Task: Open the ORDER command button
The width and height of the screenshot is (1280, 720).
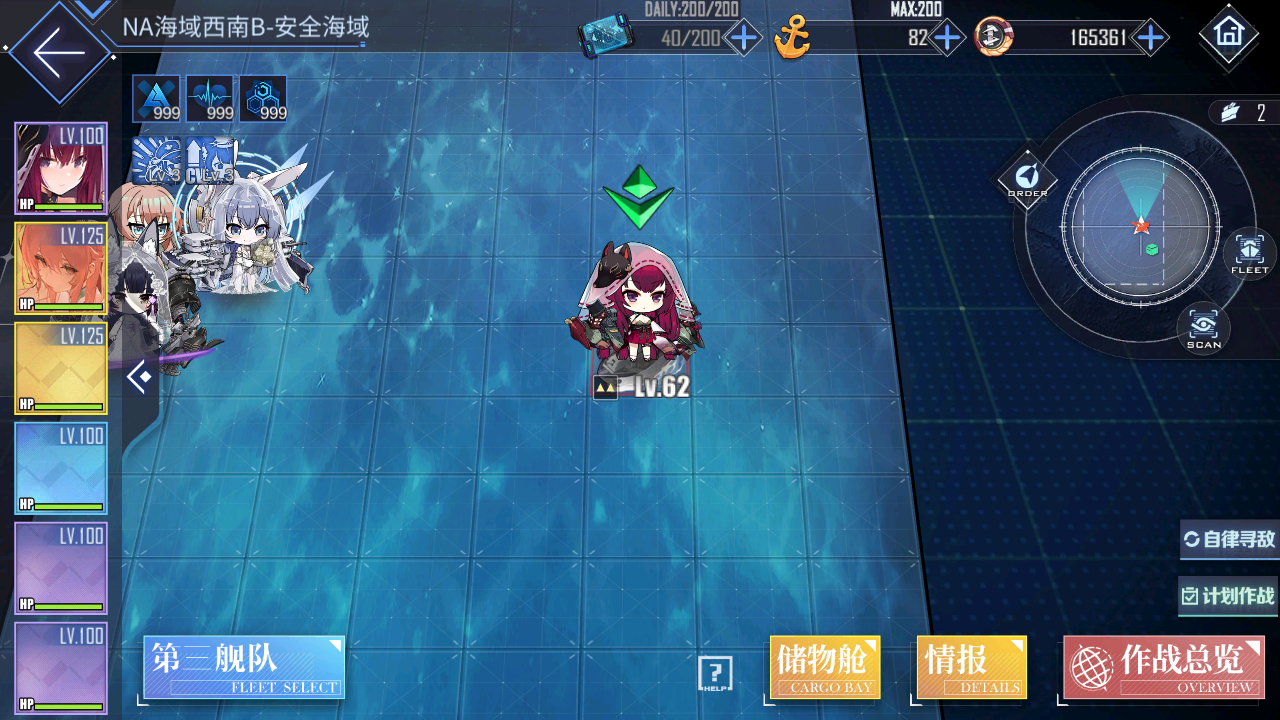Action: pyautogui.click(x=1027, y=179)
